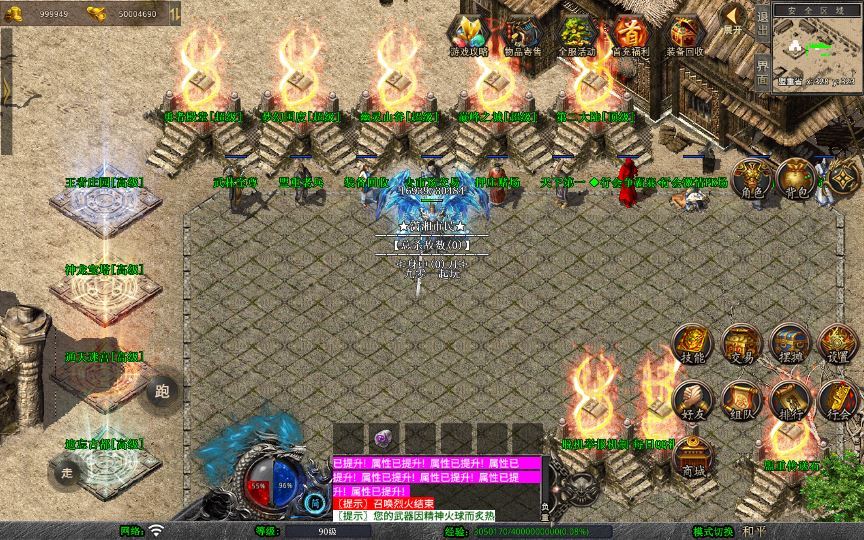The height and width of the screenshot is (540, 864).
Task: Claim the 首充福利 first-recharge bonus
Action: 631,35
